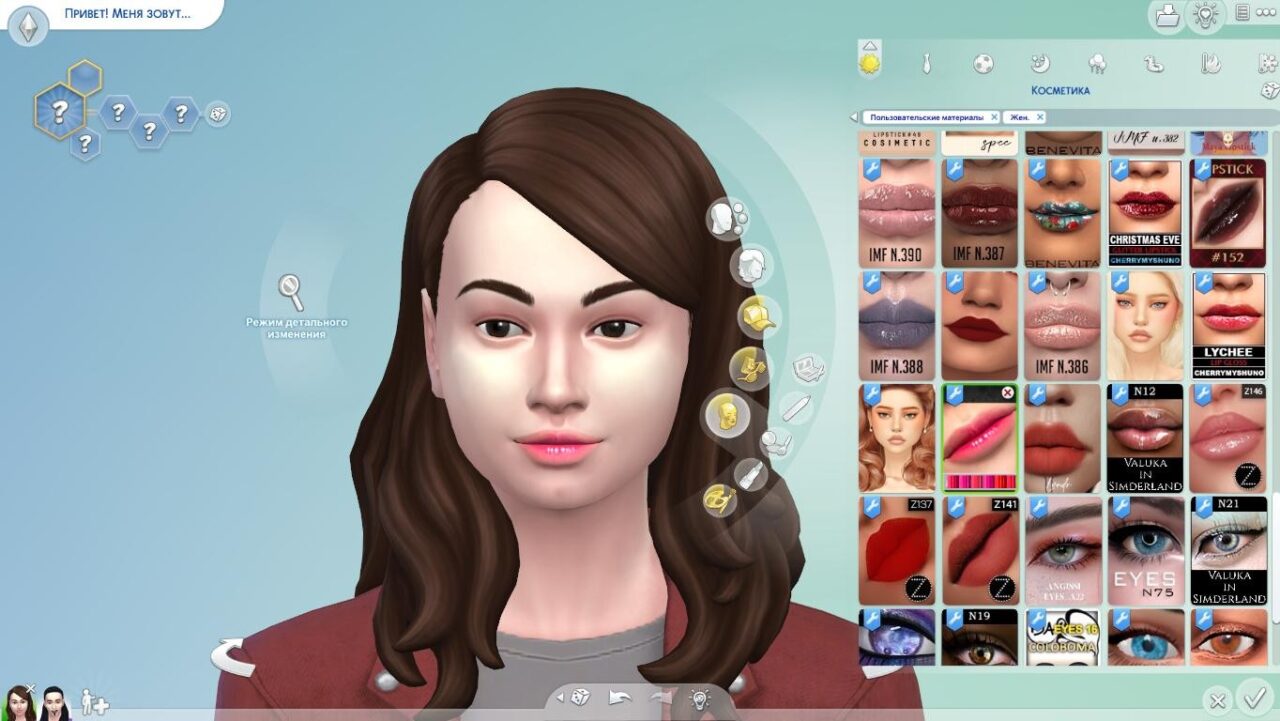
Task: Pick the Lychee lip gloss swatch
Action: pyautogui.click(x=1228, y=325)
